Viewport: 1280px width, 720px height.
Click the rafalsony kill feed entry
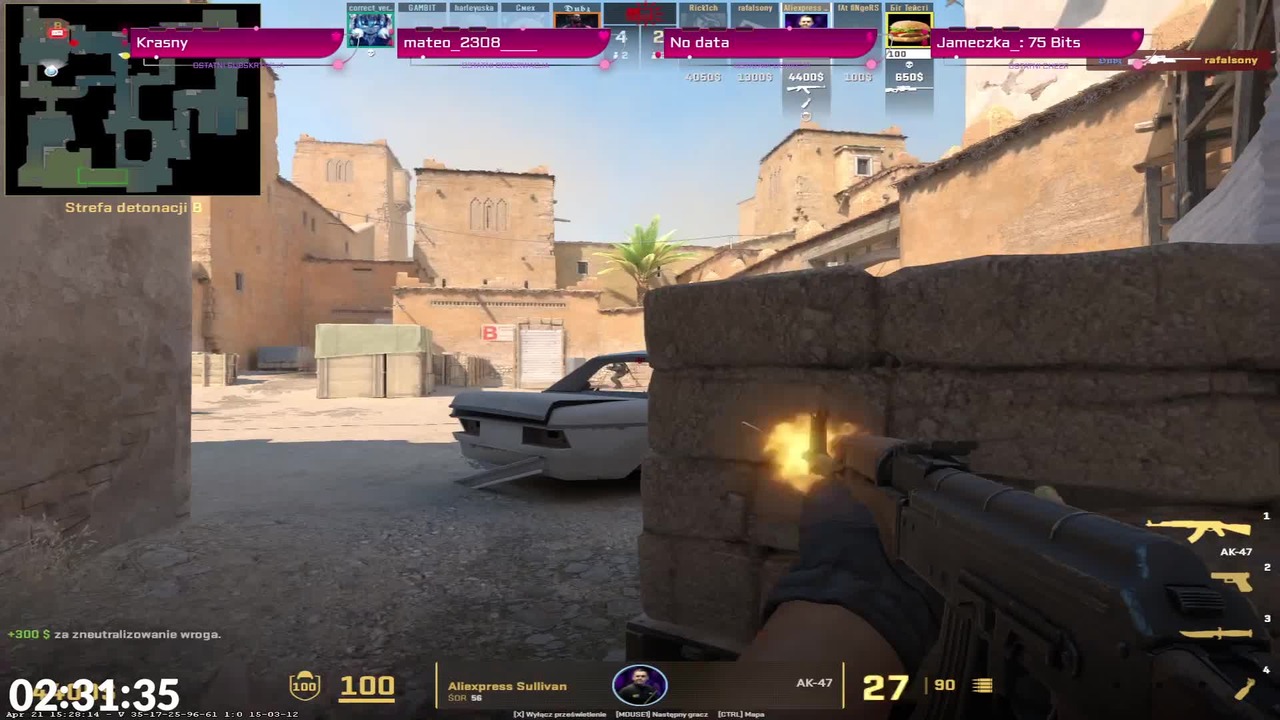coord(1202,61)
